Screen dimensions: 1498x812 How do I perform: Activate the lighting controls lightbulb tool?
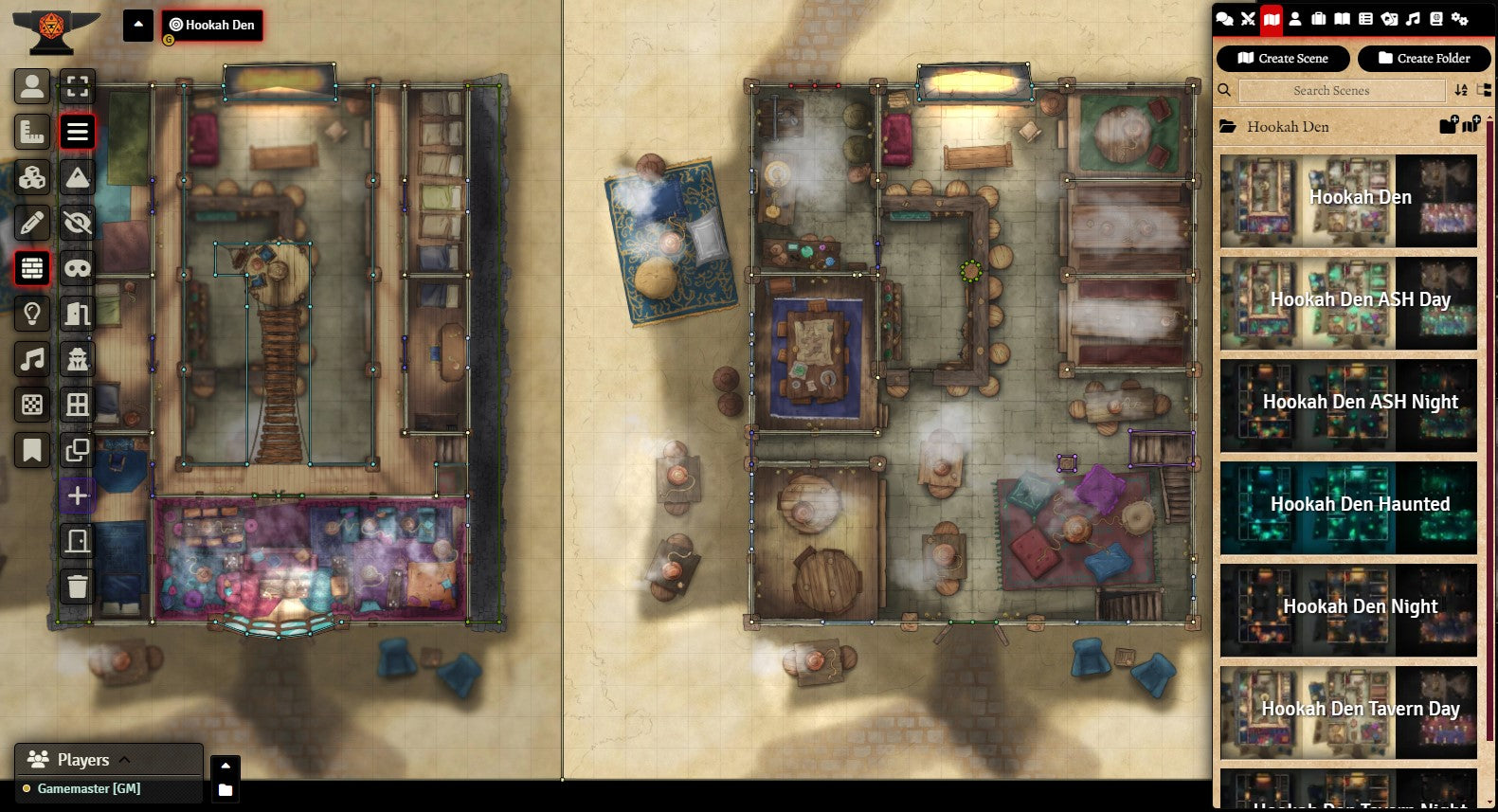[32, 314]
